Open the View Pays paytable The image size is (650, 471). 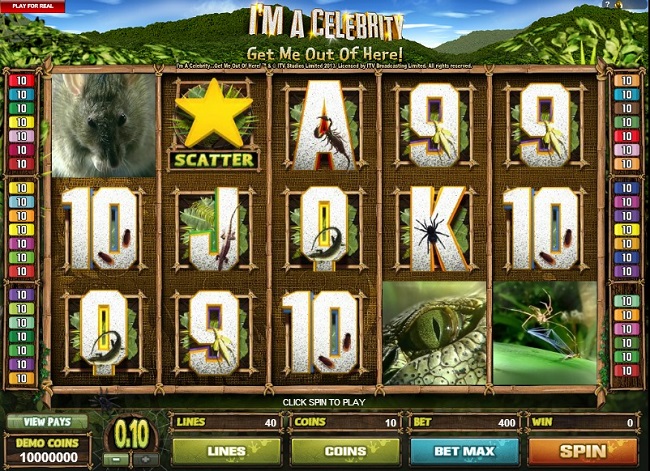(x=47, y=422)
